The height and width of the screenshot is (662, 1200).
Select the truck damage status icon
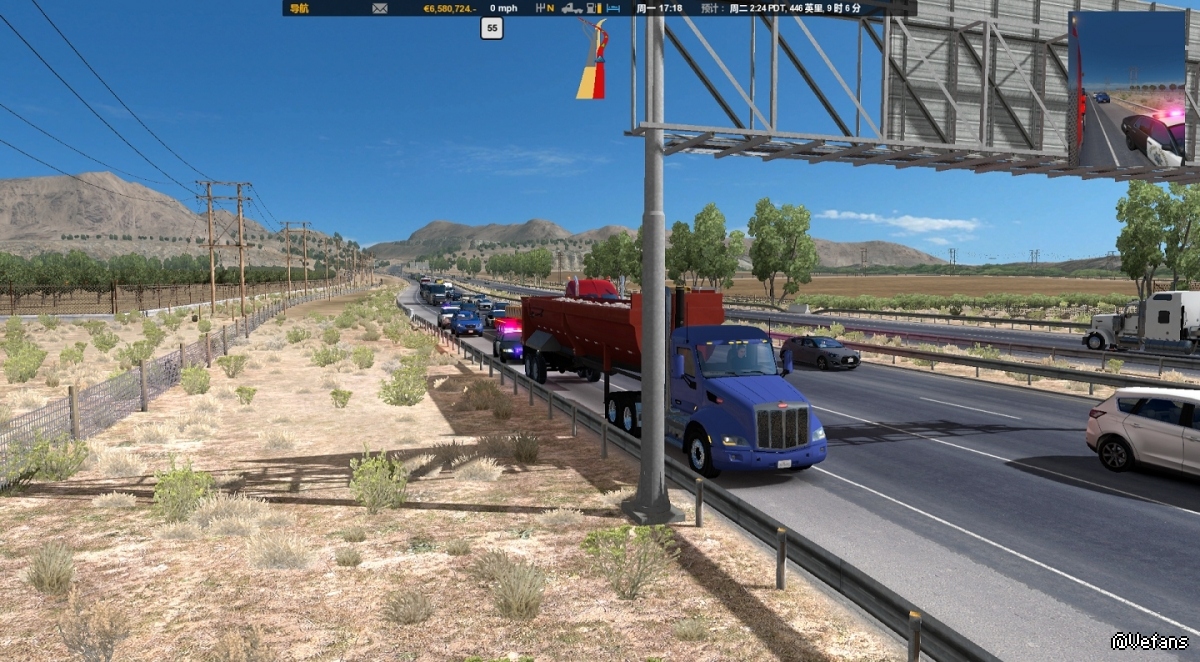coord(572,8)
